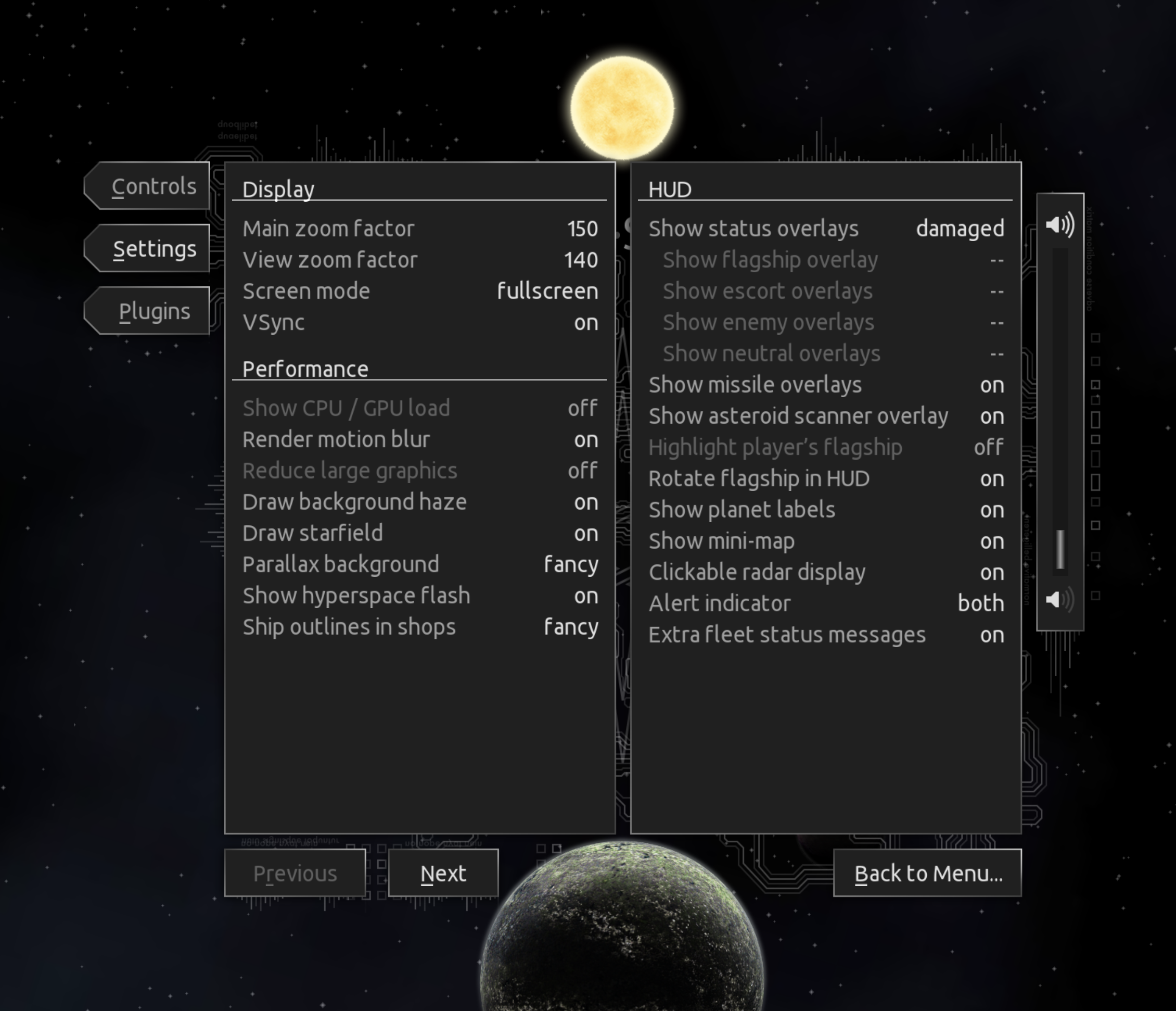Screen dimensions: 1176x1011
Task: Cycle the Alert indicator setting
Action: point(826,603)
